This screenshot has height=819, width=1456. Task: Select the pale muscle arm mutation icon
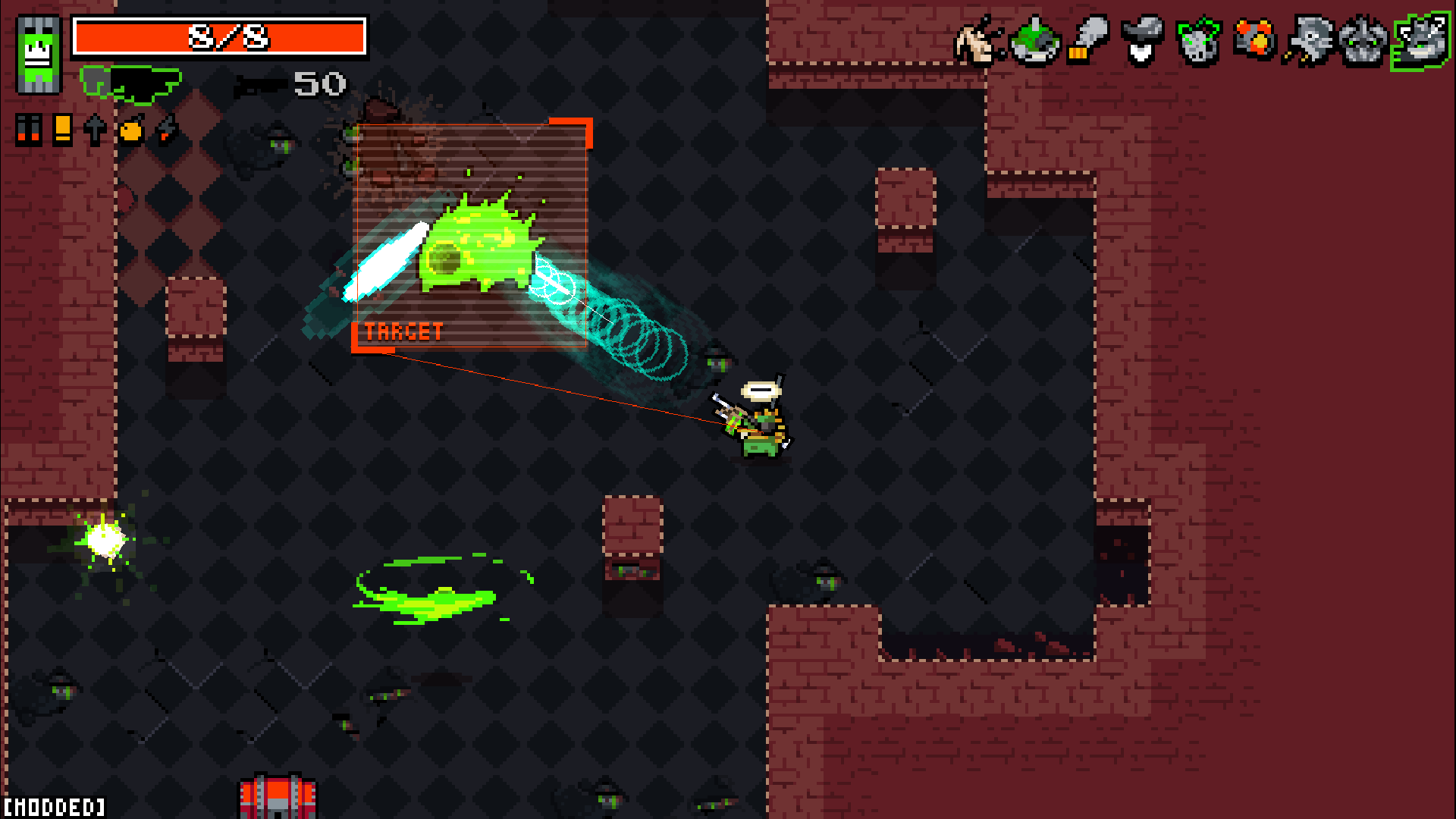click(978, 42)
